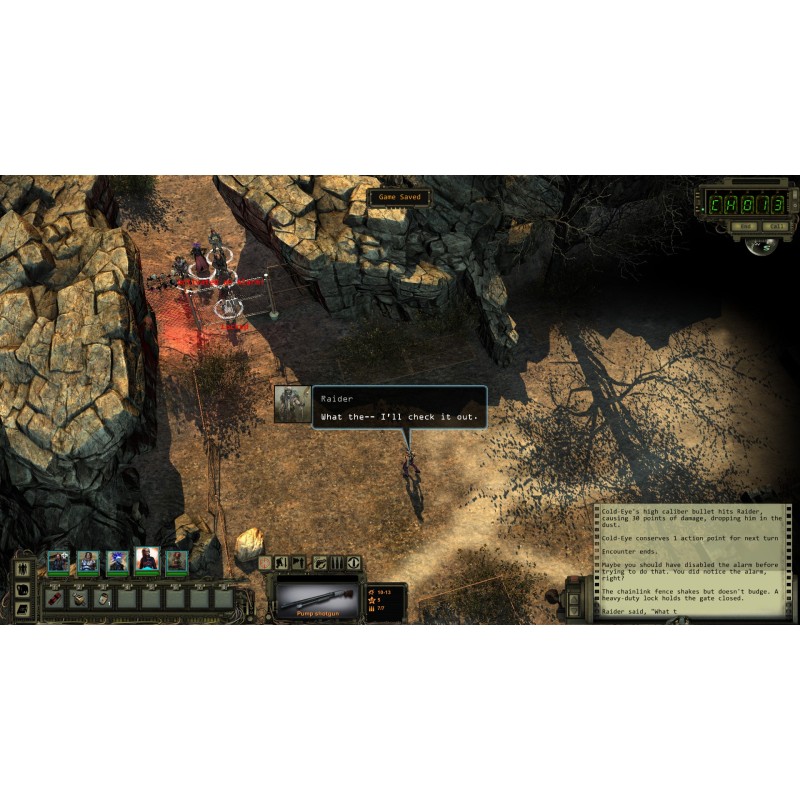Select the hotbar item with count 1
Image resolution: width=800 pixels, height=800 pixels.
pyautogui.click(x=103, y=599)
